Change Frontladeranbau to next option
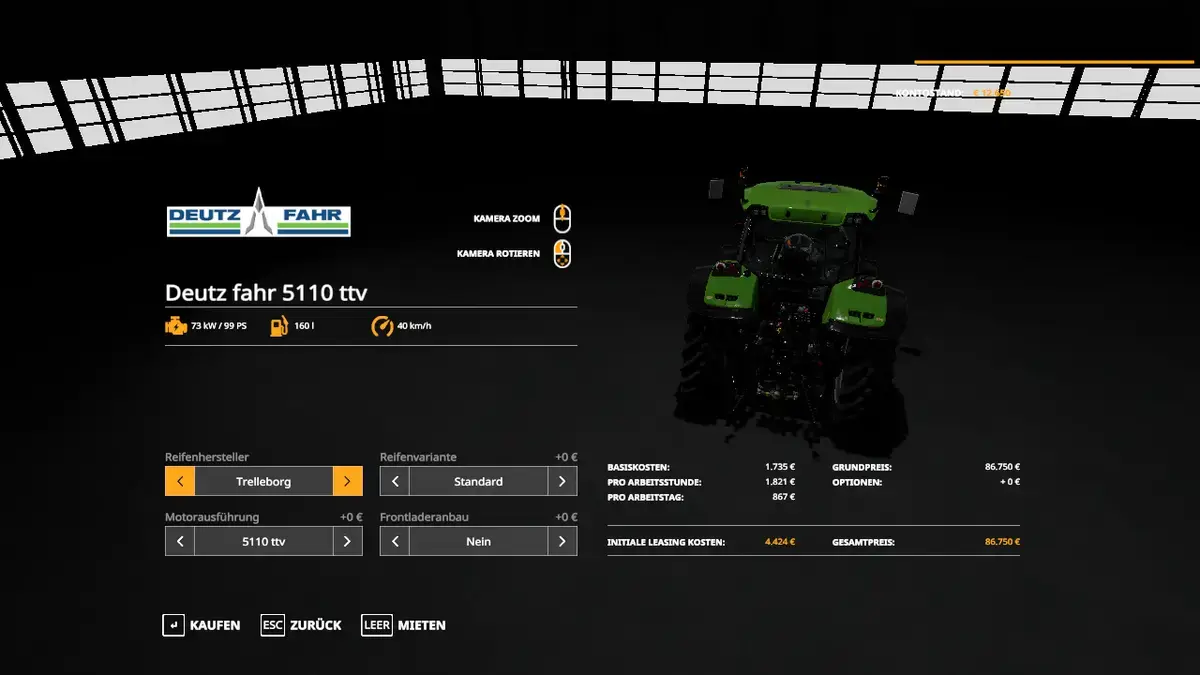The image size is (1200, 675). (x=562, y=541)
